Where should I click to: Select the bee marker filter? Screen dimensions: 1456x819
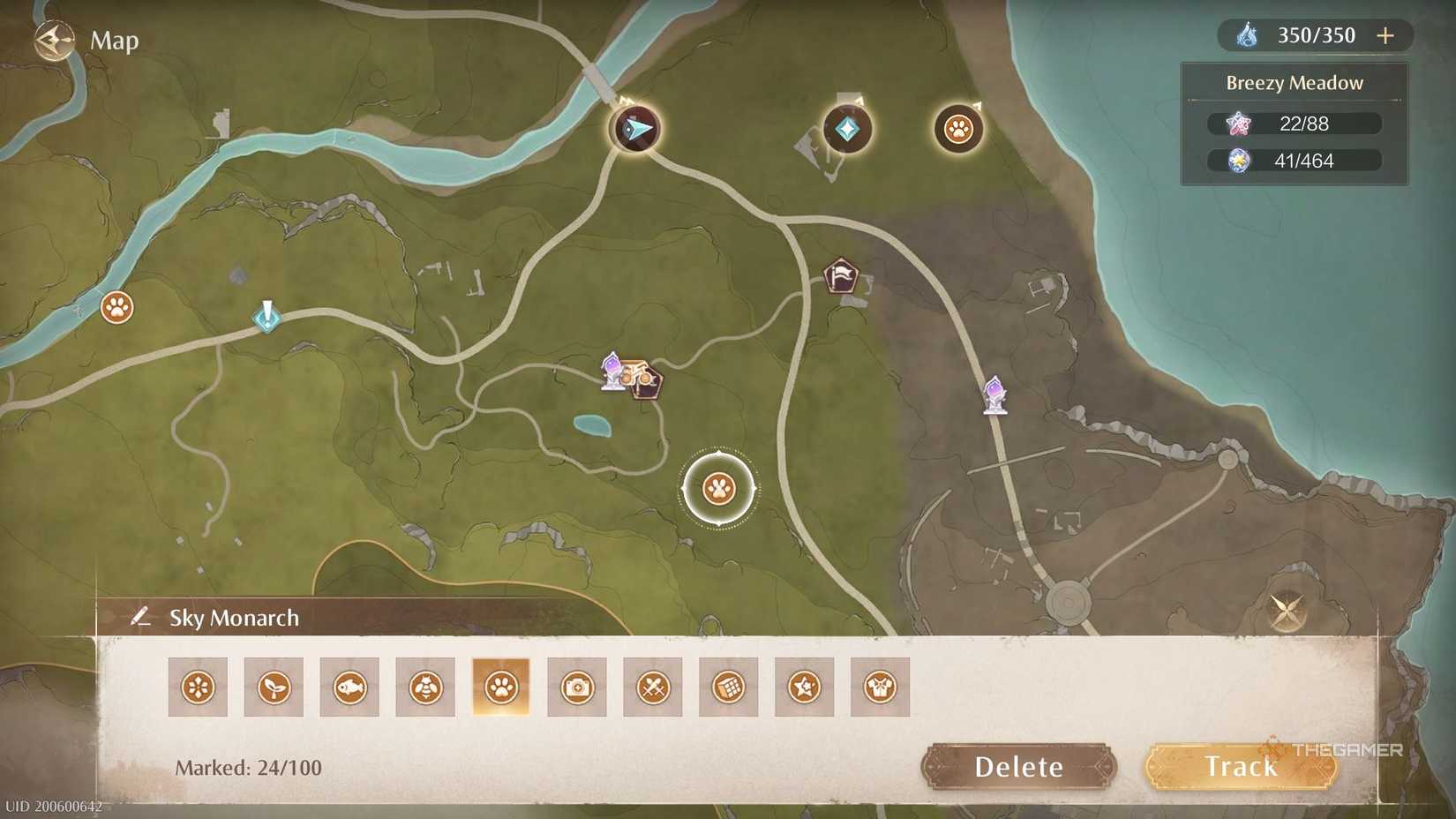[x=424, y=686]
